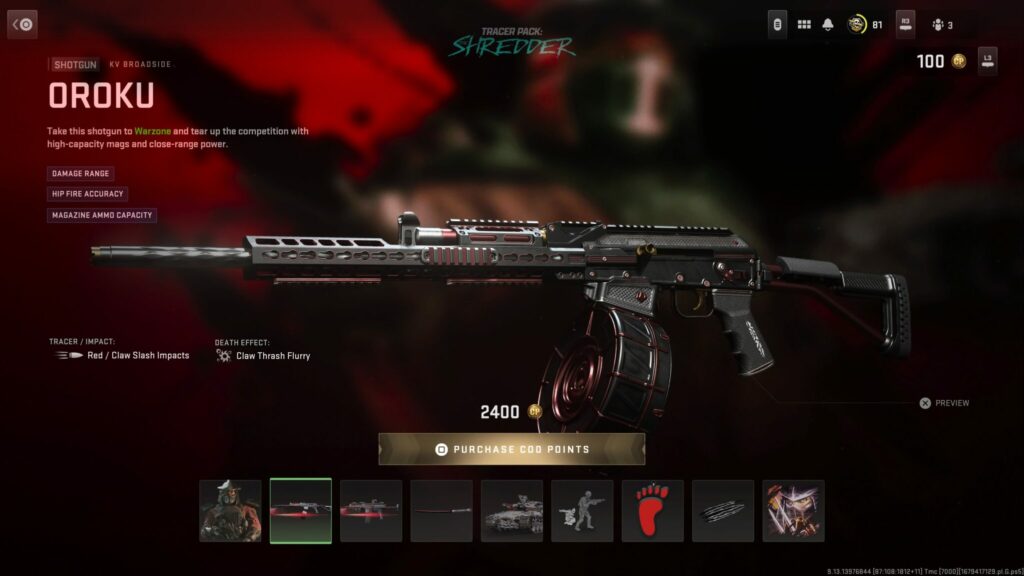View the second weapon blueprint thumbnail
The image size is (1024, 576).
[371, 511]
